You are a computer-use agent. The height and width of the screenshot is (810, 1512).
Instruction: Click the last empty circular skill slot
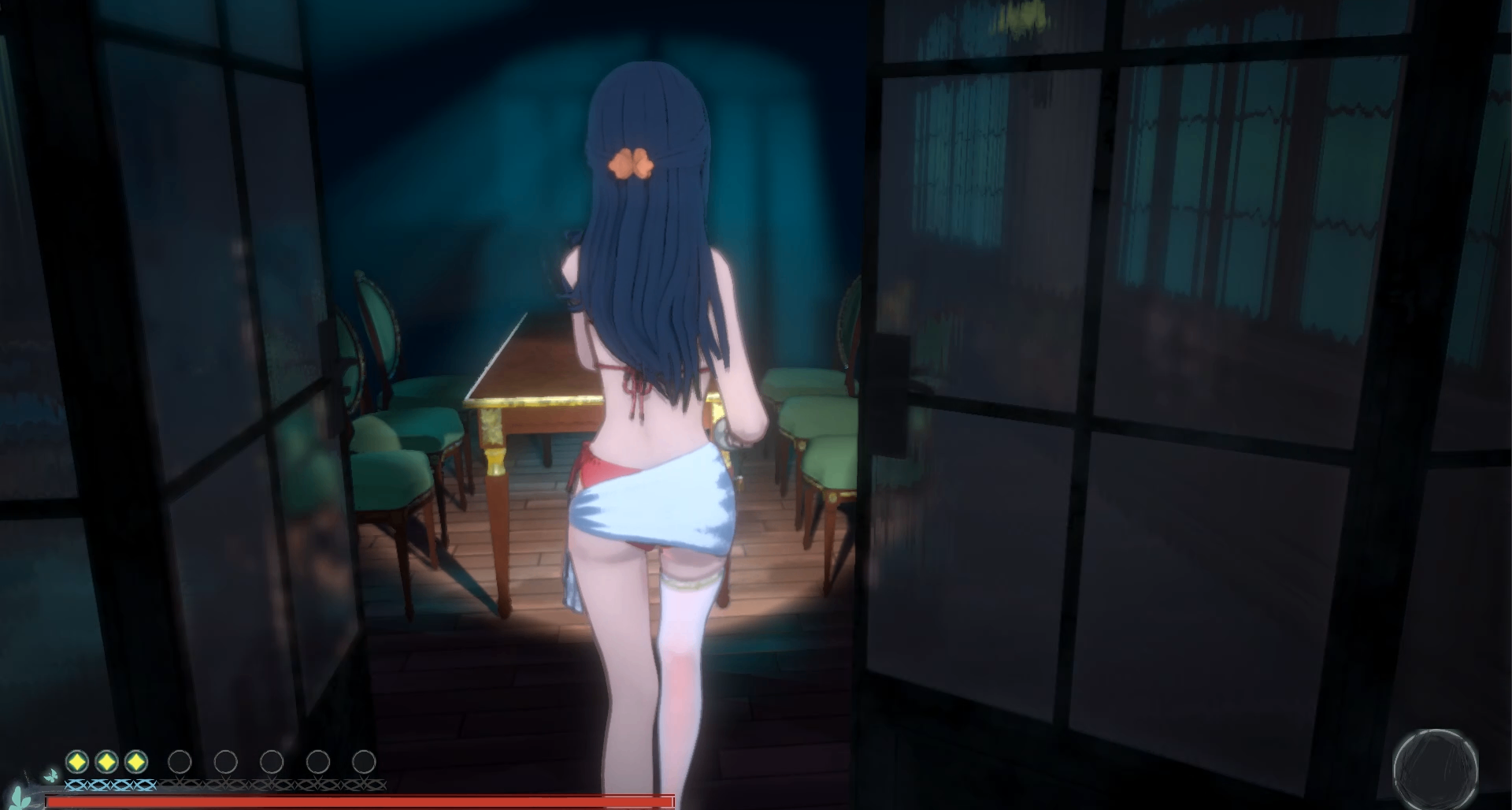click(x=365, y=761)
